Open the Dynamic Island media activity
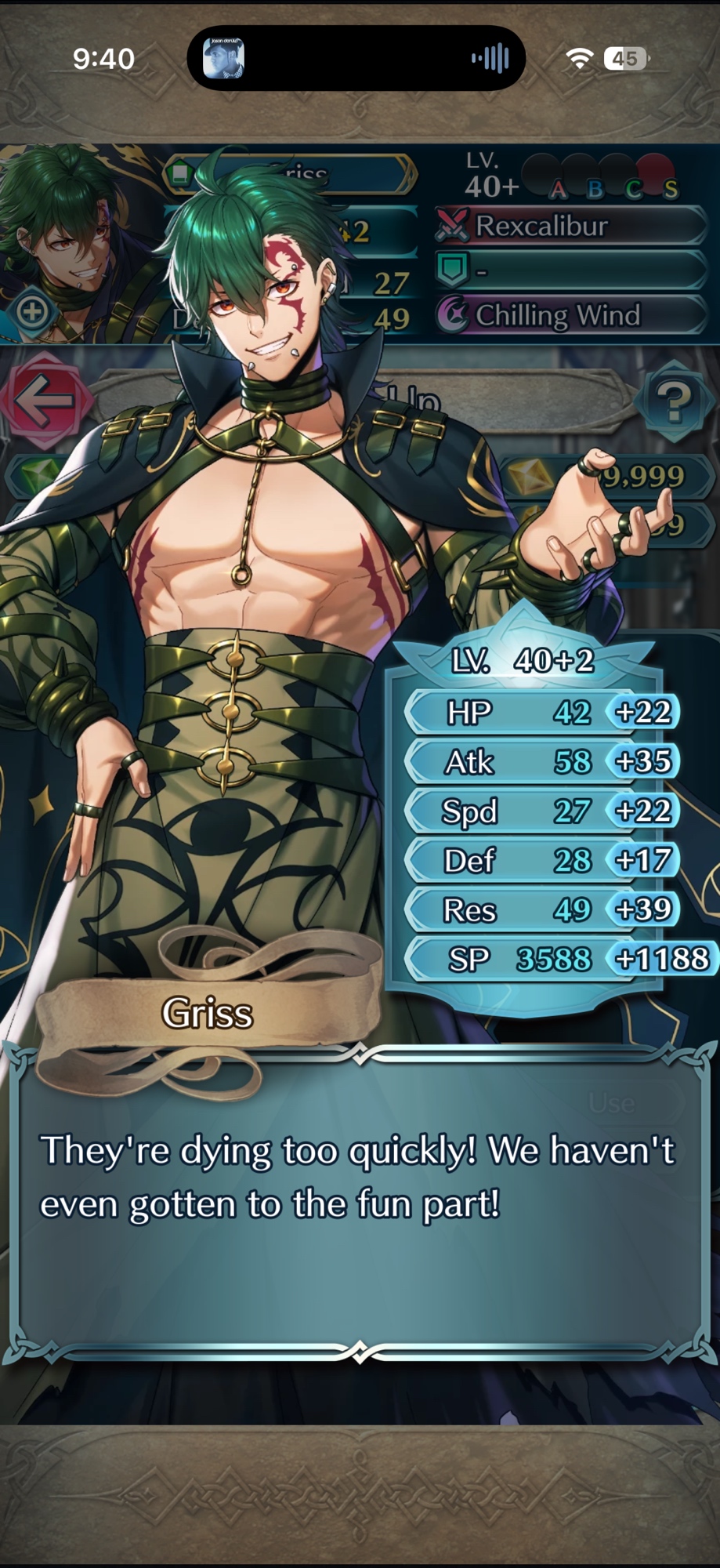 tap(356, 59)
